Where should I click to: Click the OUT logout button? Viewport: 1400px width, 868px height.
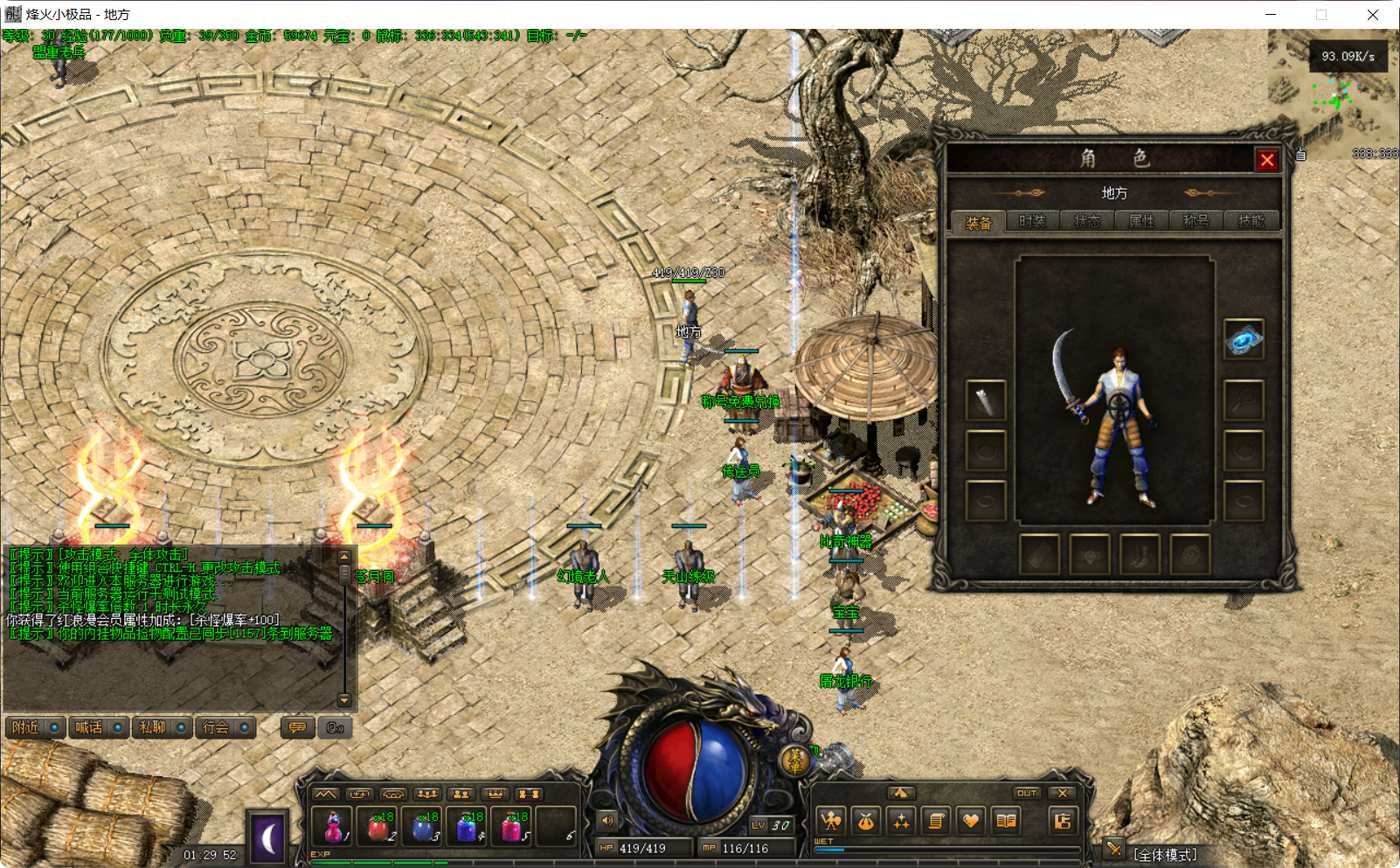(x=1027, y=794)
